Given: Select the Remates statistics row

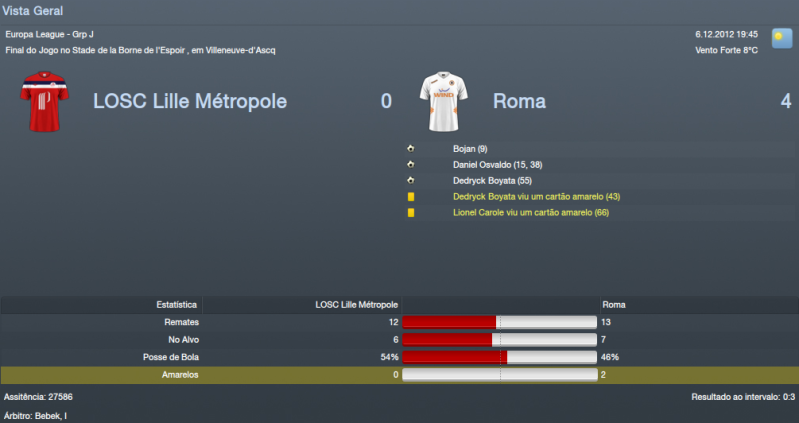Looking at the screenshot, I should [x=399, y=322].
